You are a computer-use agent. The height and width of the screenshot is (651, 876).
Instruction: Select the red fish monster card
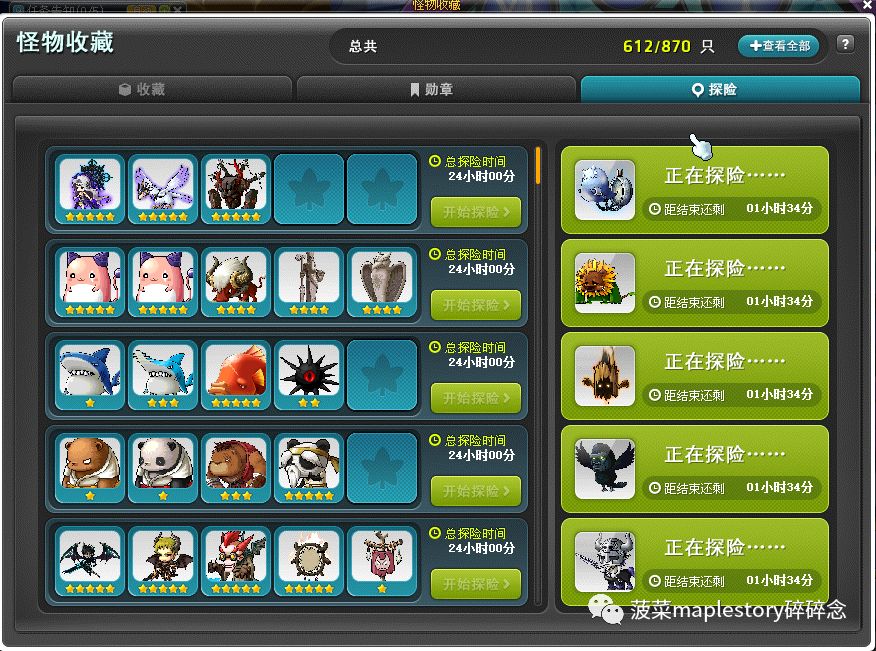point(236,372)
